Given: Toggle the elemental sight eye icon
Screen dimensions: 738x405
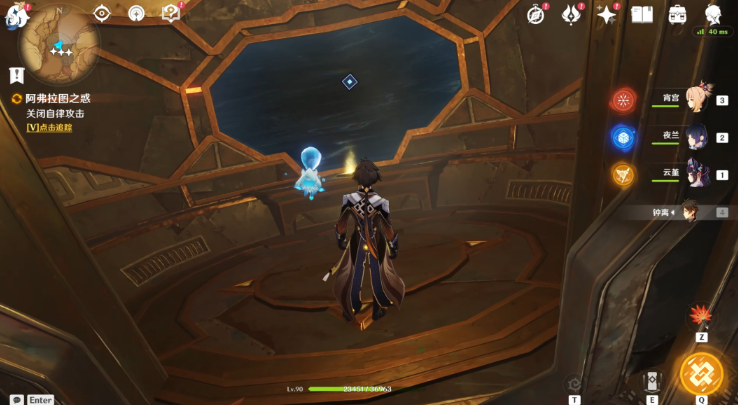Looking at the screenshot, I should pyautogui.click(x=101, y=13).
